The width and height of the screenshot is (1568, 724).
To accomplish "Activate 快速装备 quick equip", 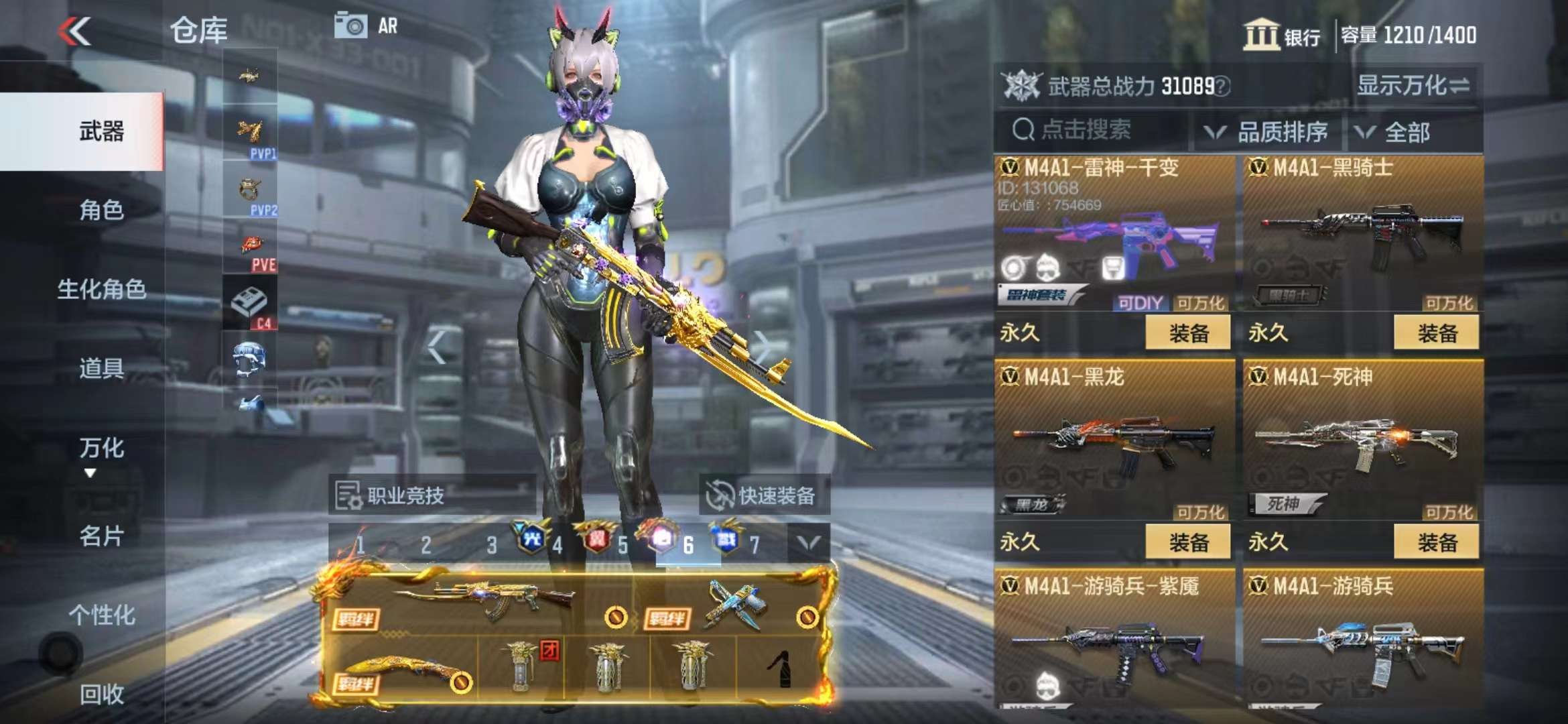I will (762, 496).
